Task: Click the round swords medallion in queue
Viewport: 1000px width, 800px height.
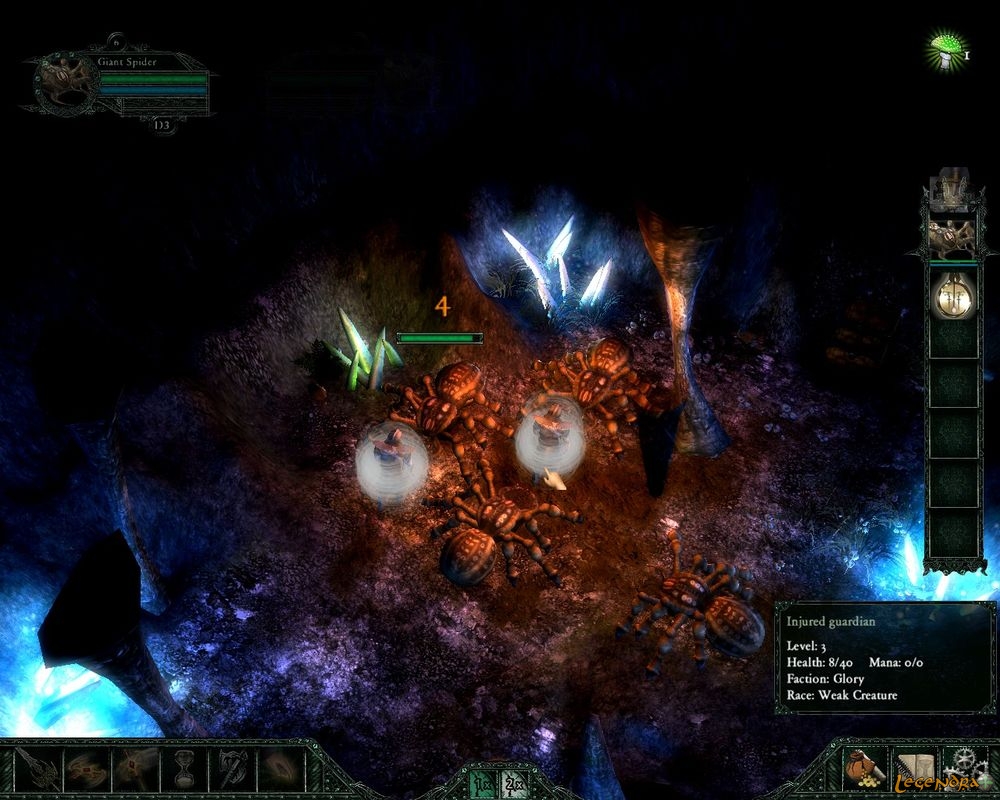Action: coord(952,296)
